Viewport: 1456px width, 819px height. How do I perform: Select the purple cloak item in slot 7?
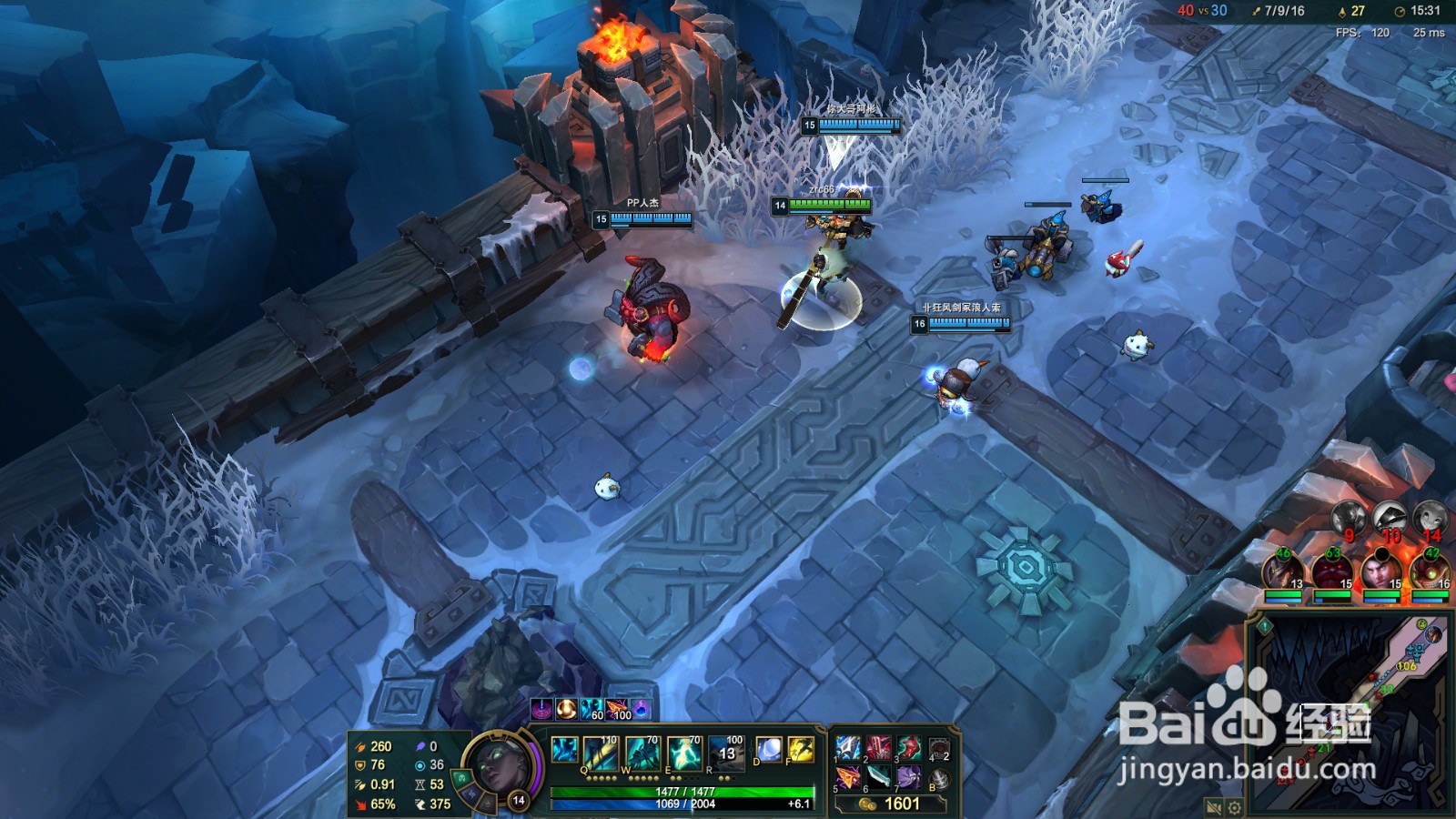[908, 779]
